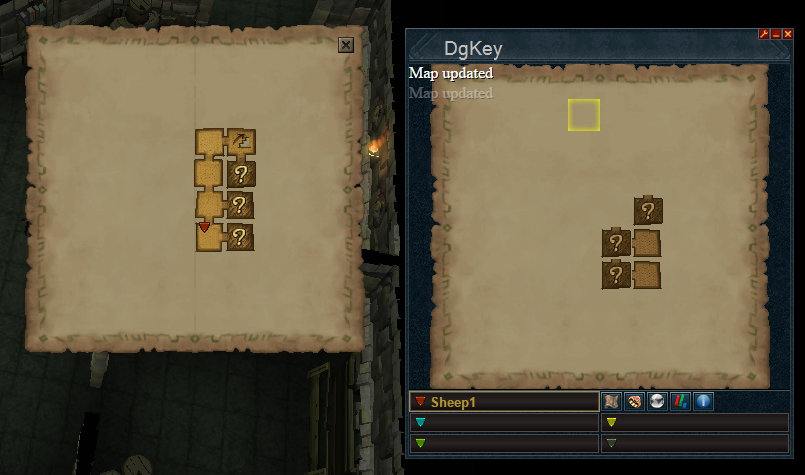Open DgKey wrench settings
Viewport: 805px width, 475px height.
click(764, 34)
